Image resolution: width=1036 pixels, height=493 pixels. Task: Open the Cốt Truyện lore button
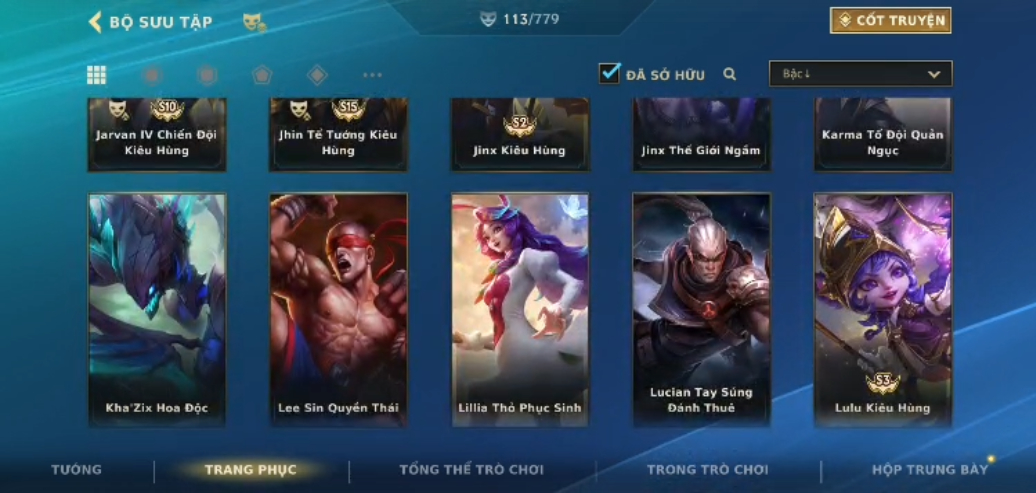click(x=890, y=21)
